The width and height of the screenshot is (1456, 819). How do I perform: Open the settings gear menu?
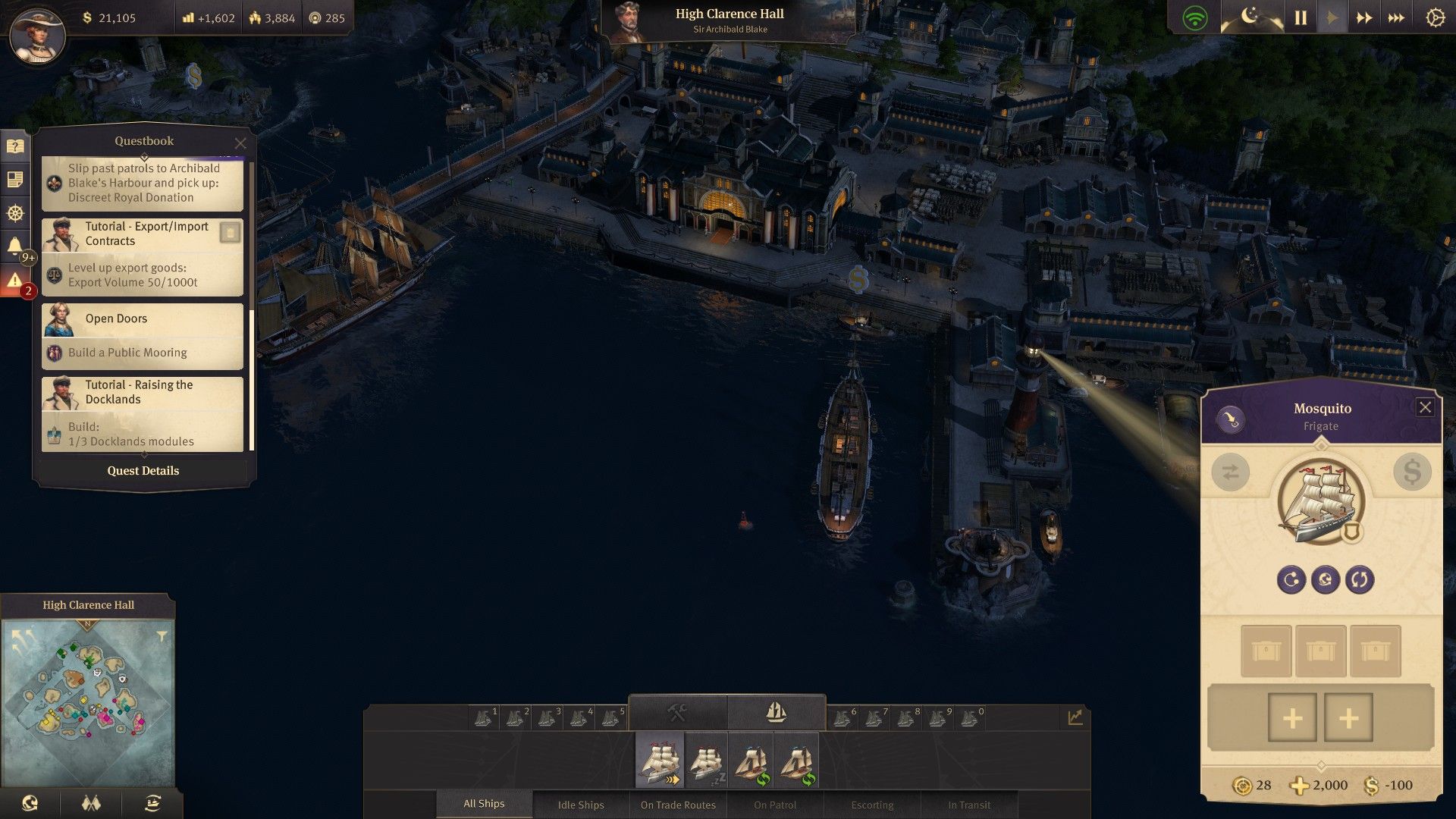point(1435,18)
